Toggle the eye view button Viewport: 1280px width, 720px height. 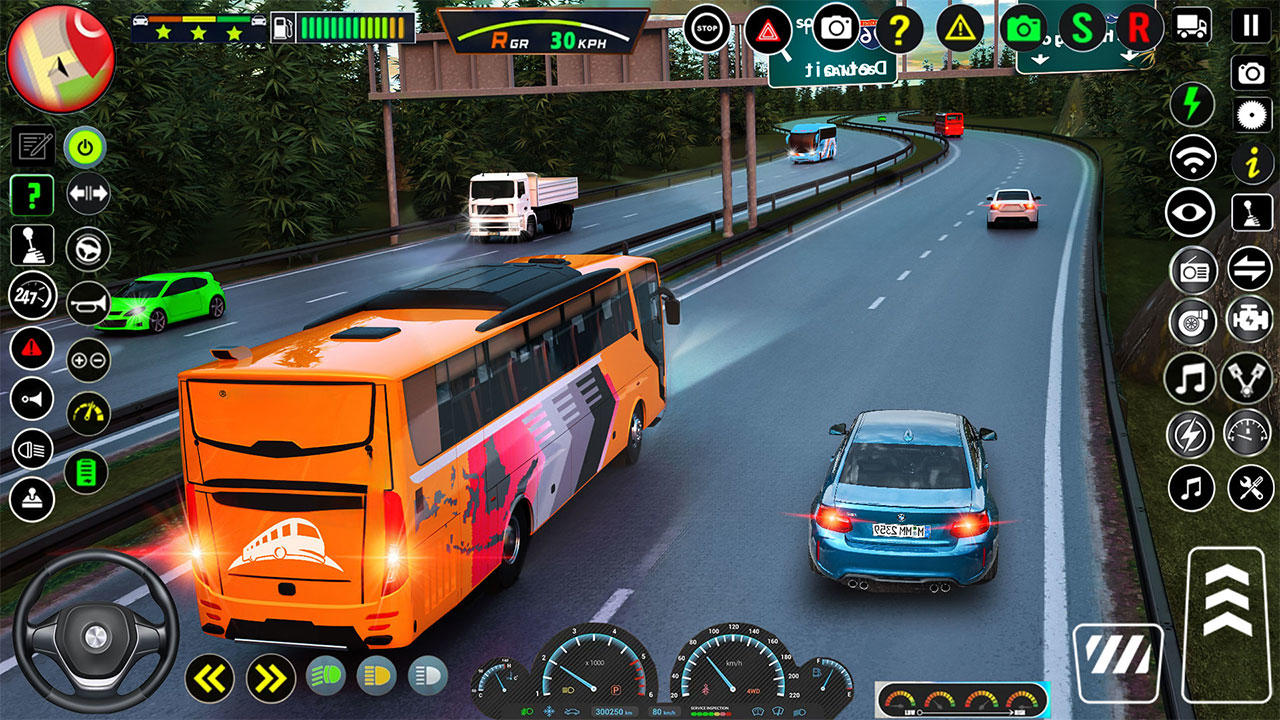point(1190,213)
